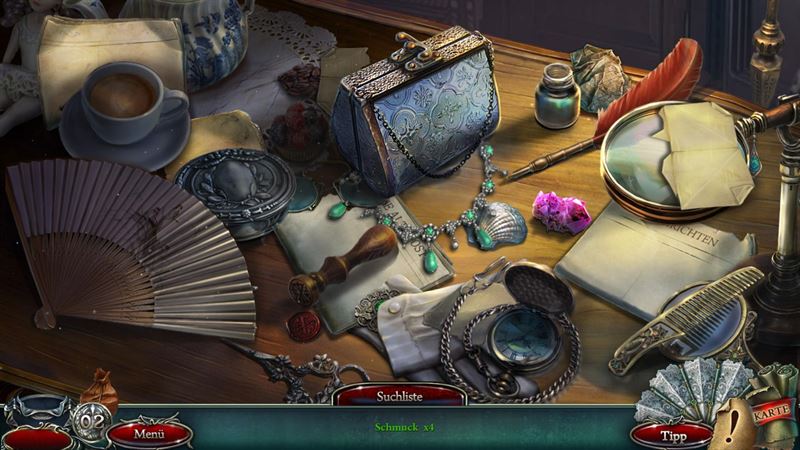800x450 pixels.
Task: Select the unlabeled red button beside Menü
Action: pyautogui.click(x=35, y=436)
